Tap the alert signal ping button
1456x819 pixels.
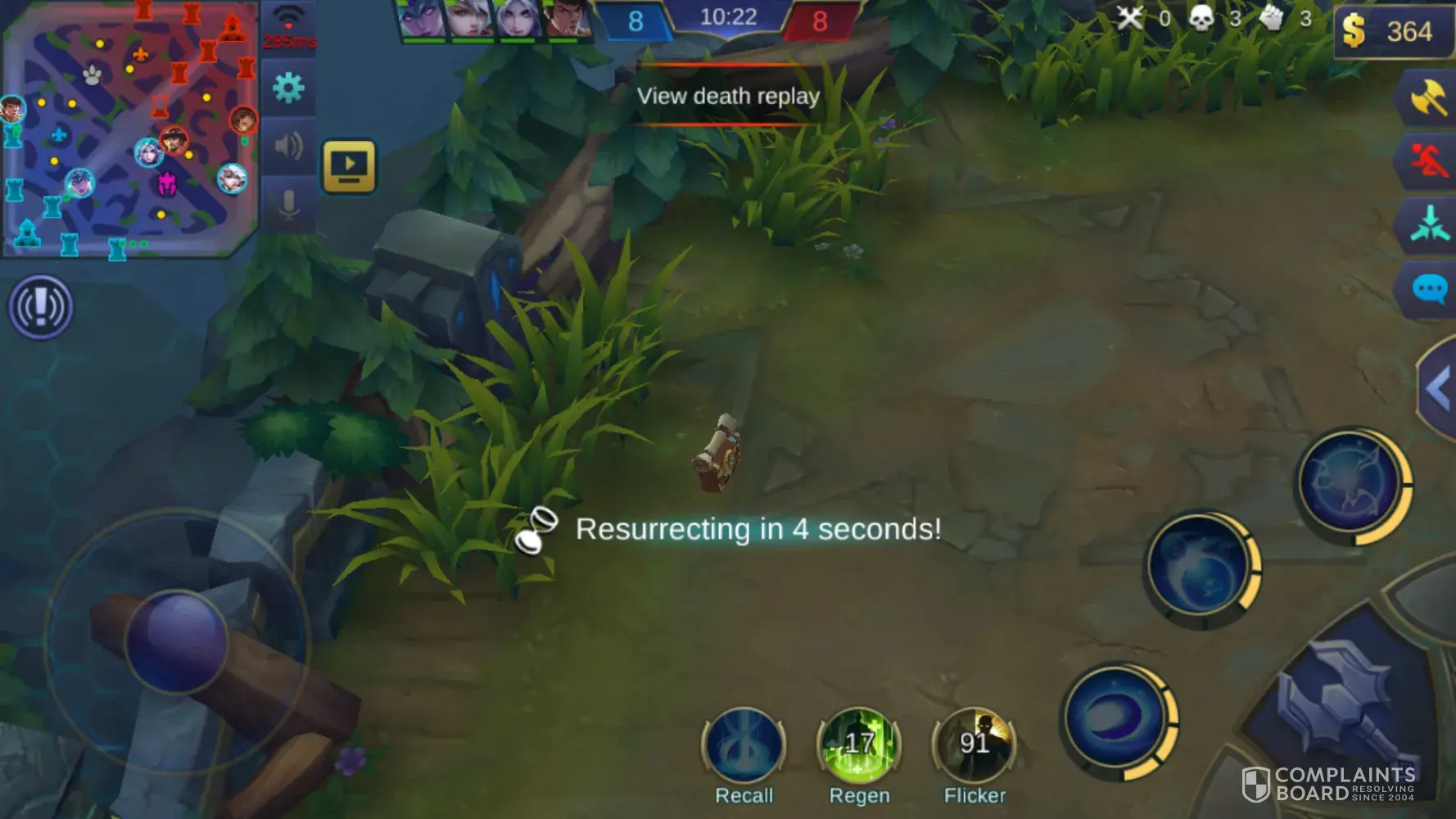pyautogui.click(x=41, y=307)
